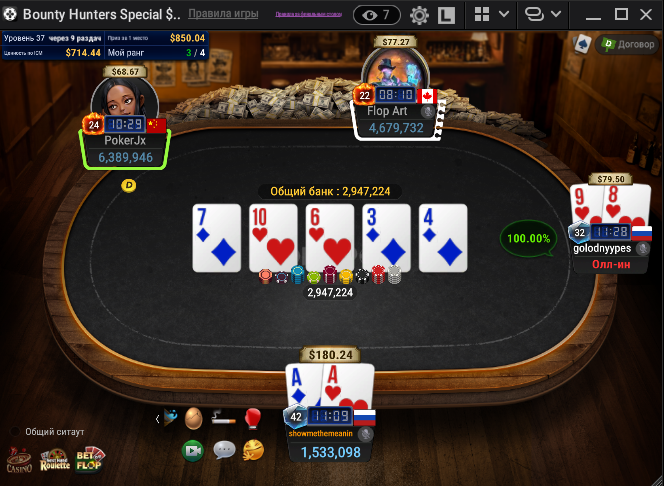Image resolution: width=664 pixels, height=486 pixels.
Task: Open the laughing emoji smiley menu
Action: coord(253,450)
